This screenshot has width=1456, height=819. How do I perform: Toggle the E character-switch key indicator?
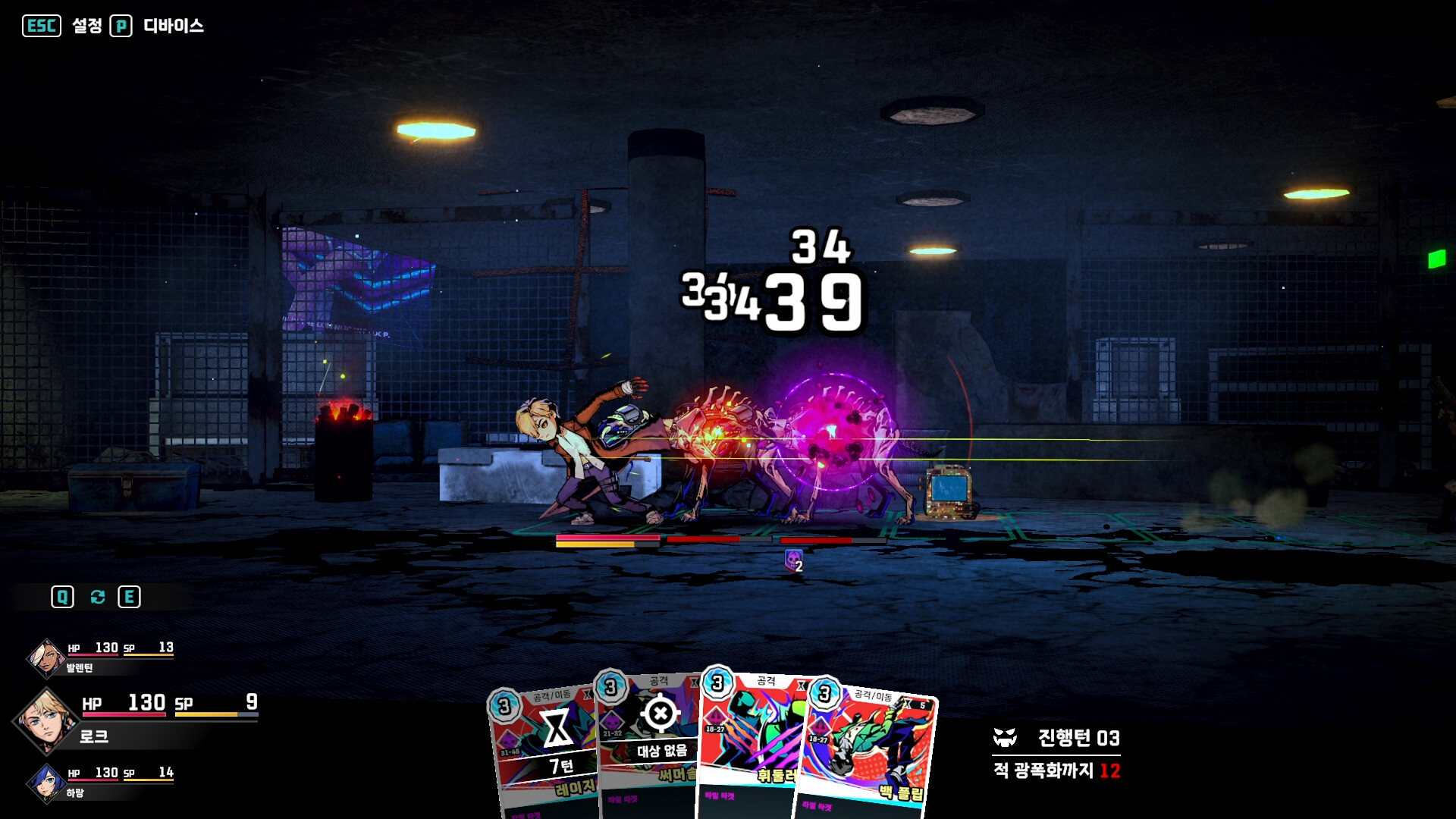(127, 596)
